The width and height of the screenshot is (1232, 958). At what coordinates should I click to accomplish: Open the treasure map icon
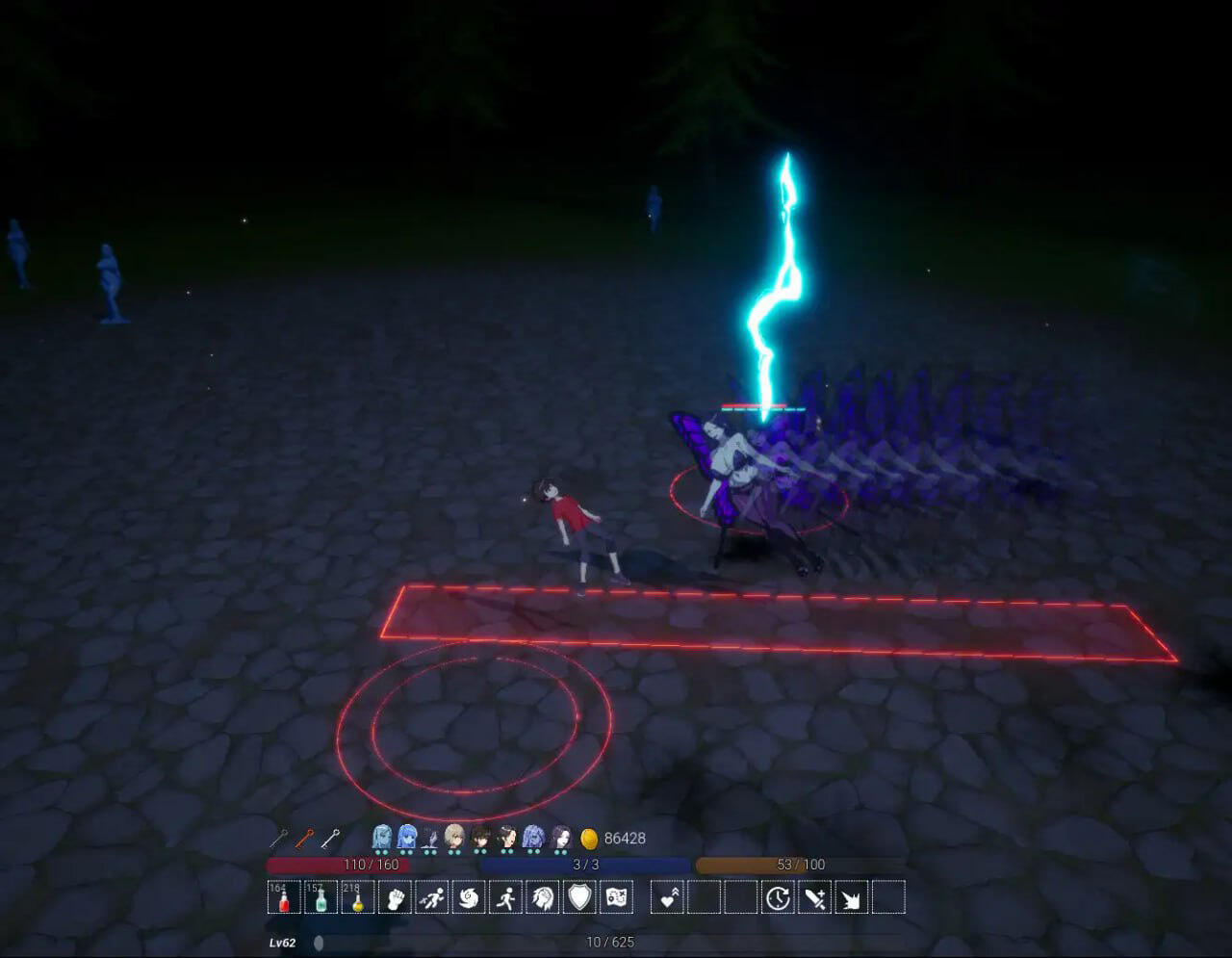pos(616,897)
